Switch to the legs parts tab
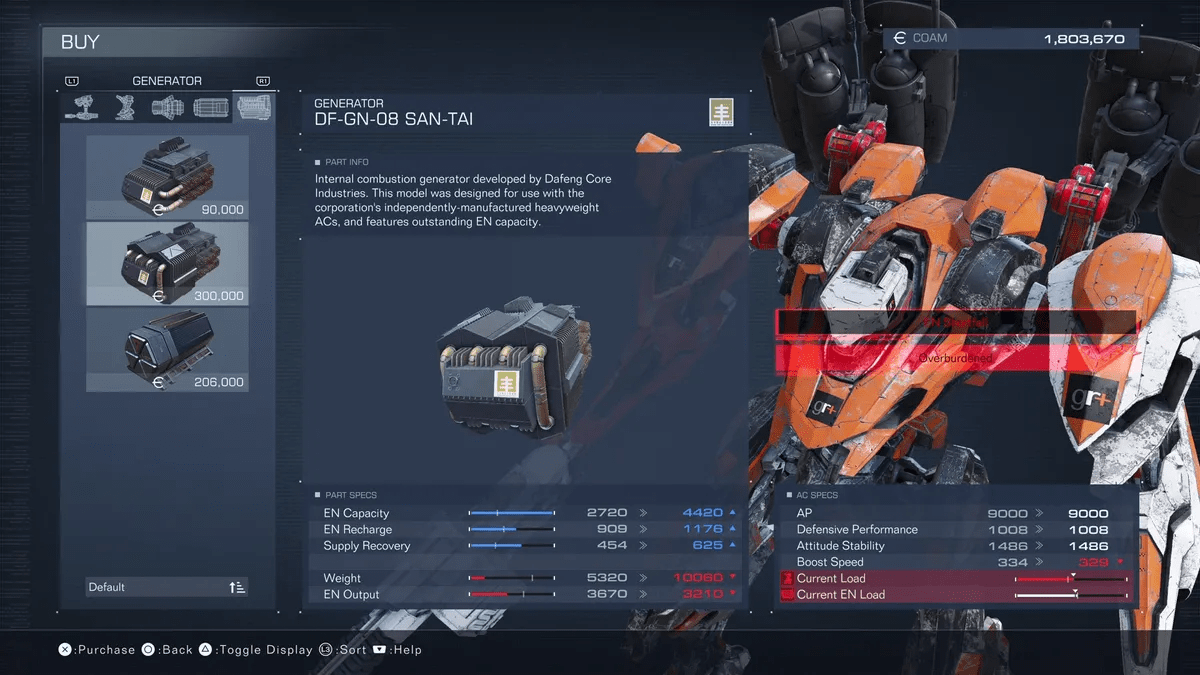The width and height of the screenshot is (1200, 675). coord(124,108)
